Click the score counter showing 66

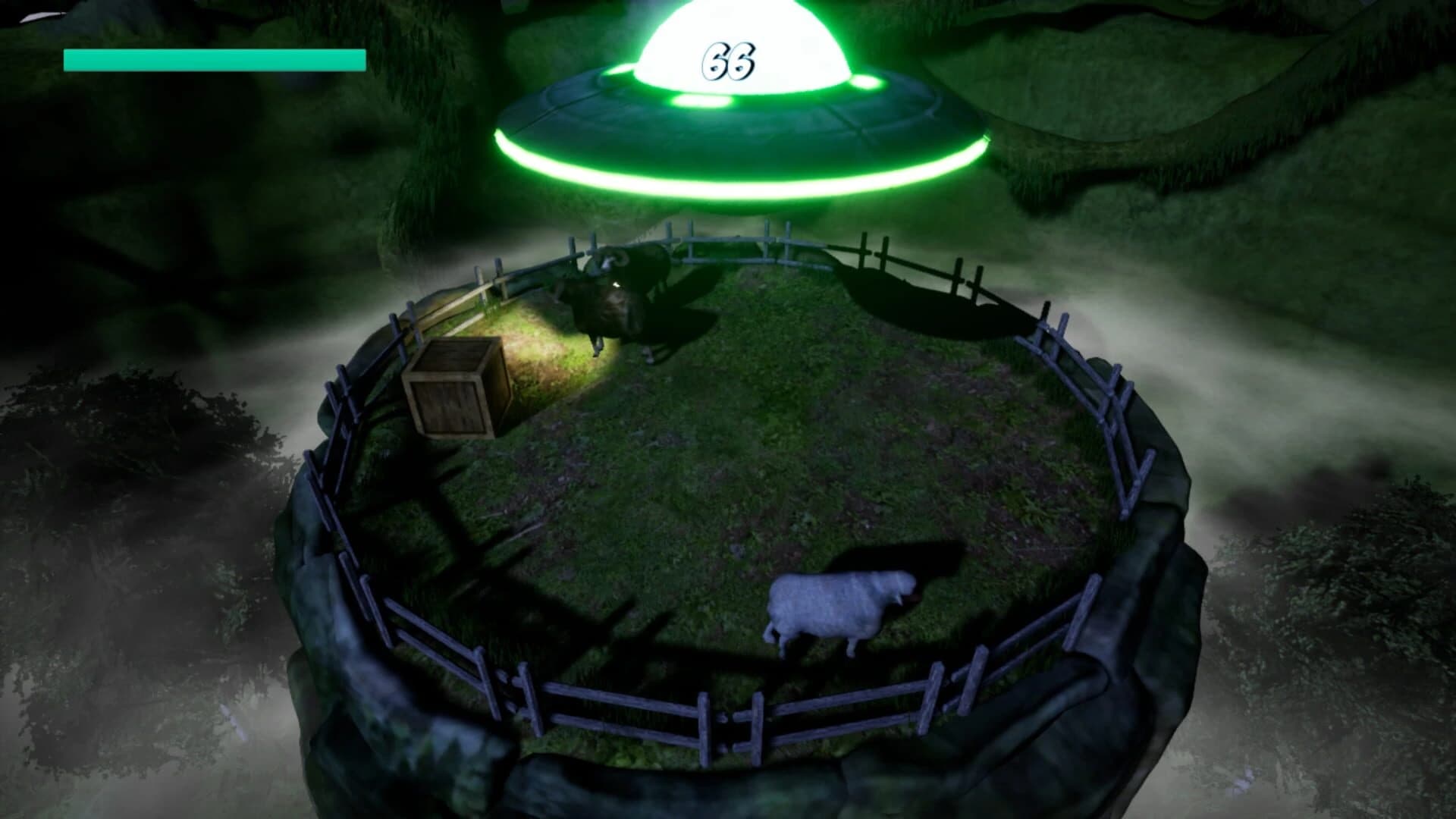point(728,61)
